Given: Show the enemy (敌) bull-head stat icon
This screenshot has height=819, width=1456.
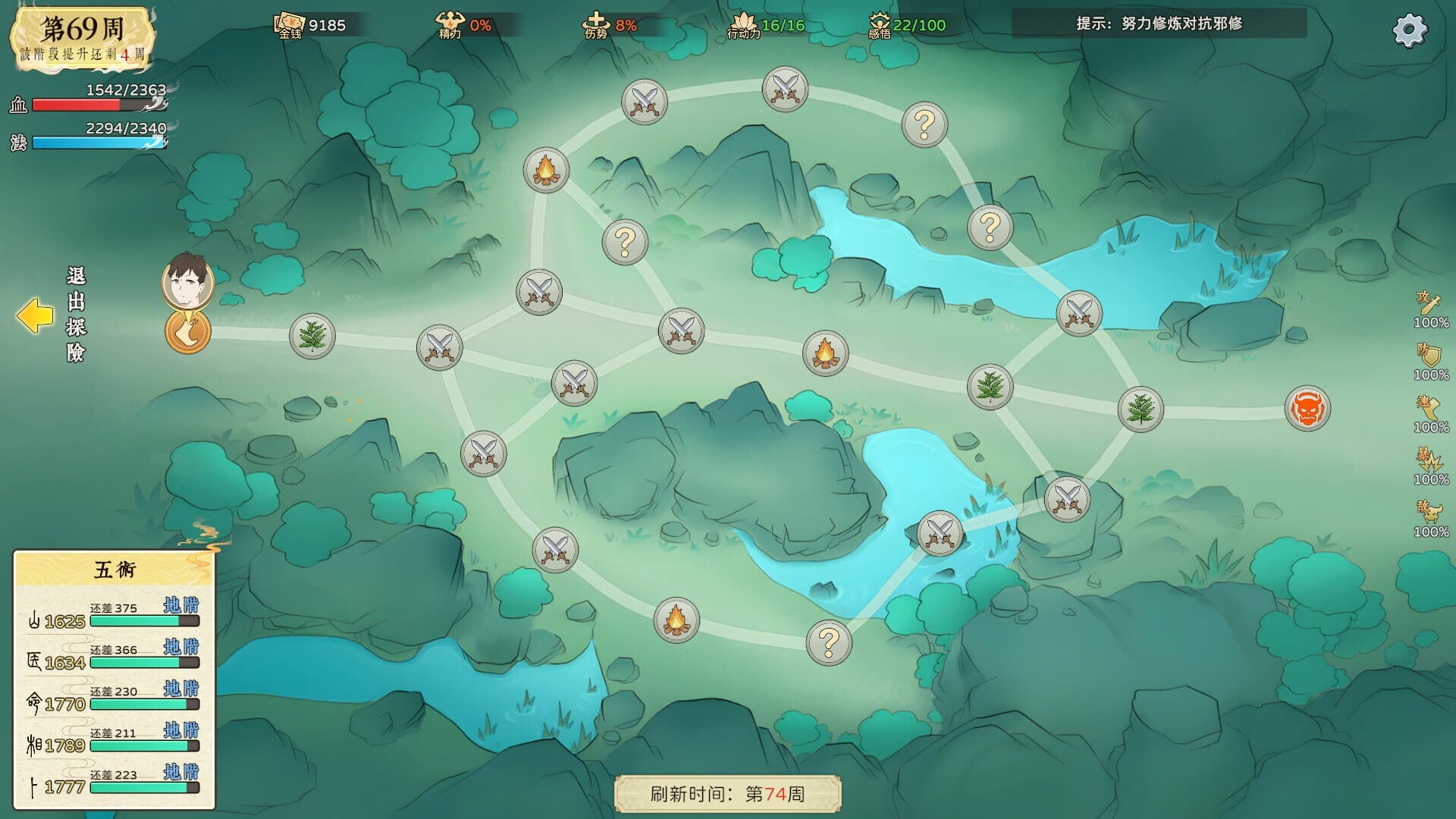Looking at the screenshot, I should [1429, 512].
